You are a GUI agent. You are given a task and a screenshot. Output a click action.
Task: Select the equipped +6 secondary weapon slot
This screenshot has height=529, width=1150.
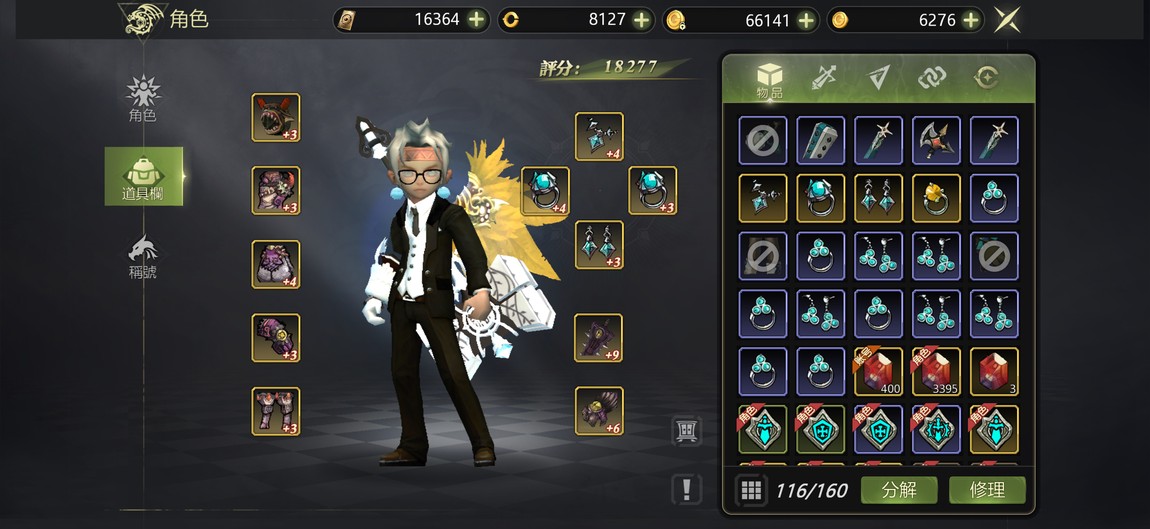click(x=599, y=411)
